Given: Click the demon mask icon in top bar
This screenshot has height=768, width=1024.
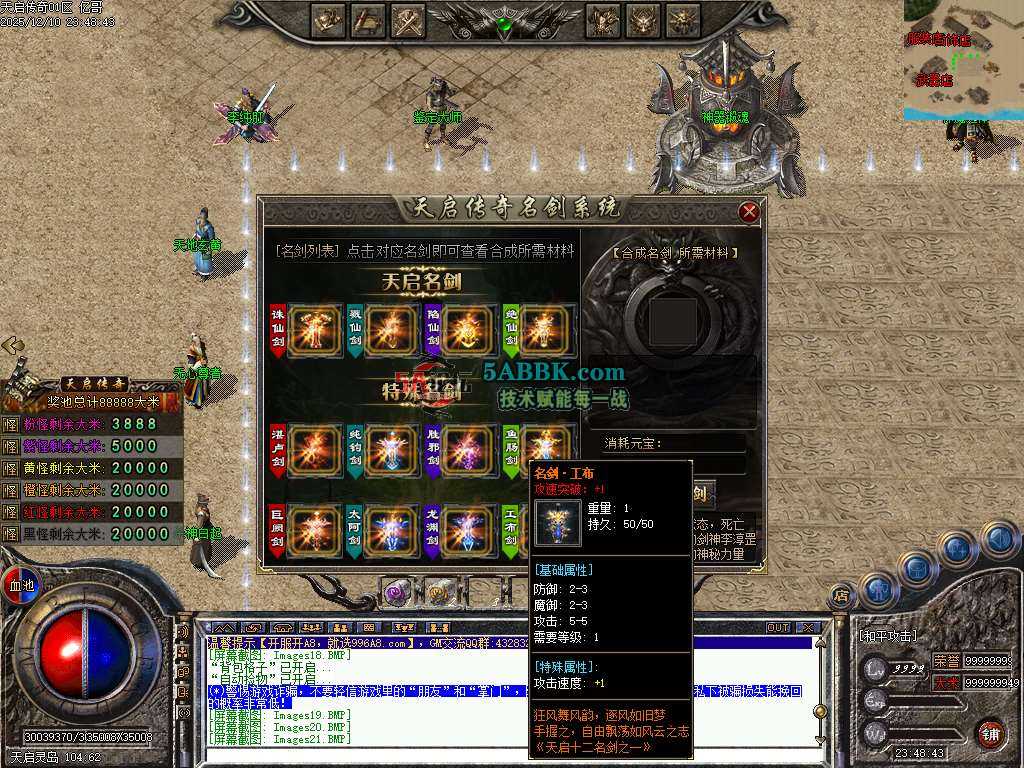Looking at the screenshot, I should pyautogui.click(x=643, y=19).
